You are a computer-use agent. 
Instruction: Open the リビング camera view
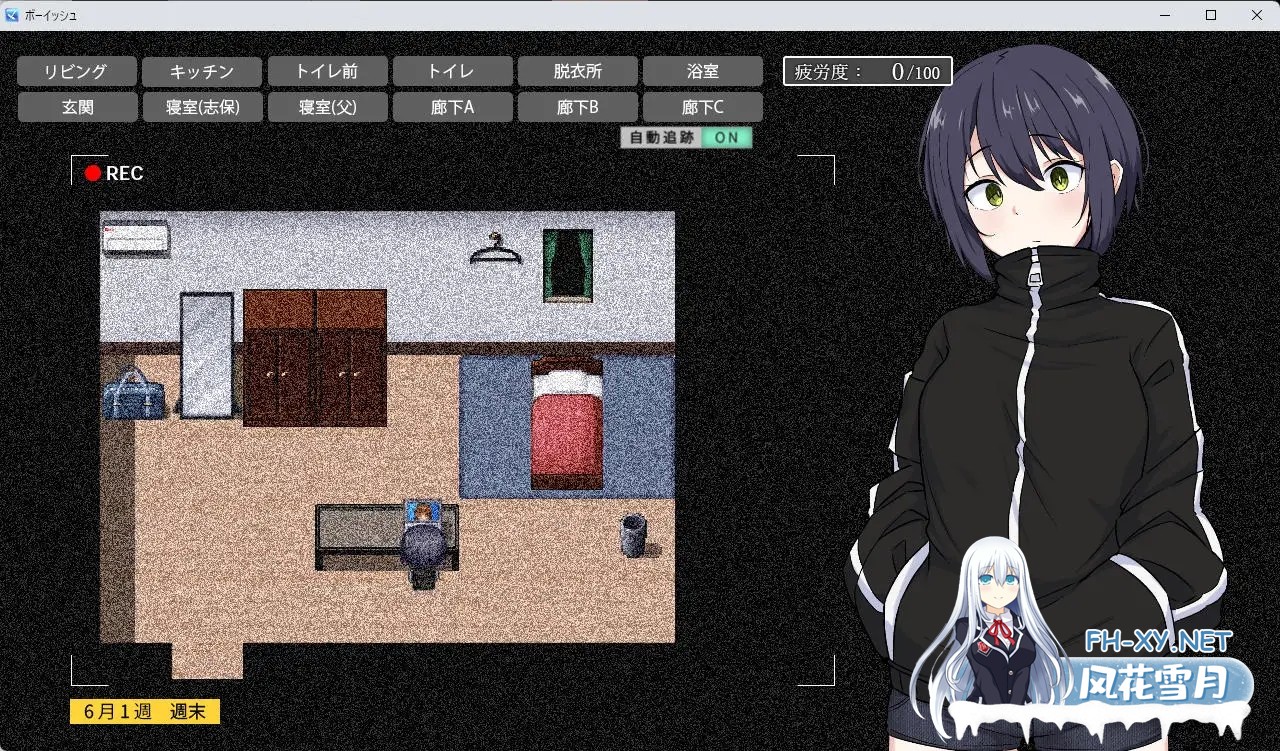tap(77, 70)
